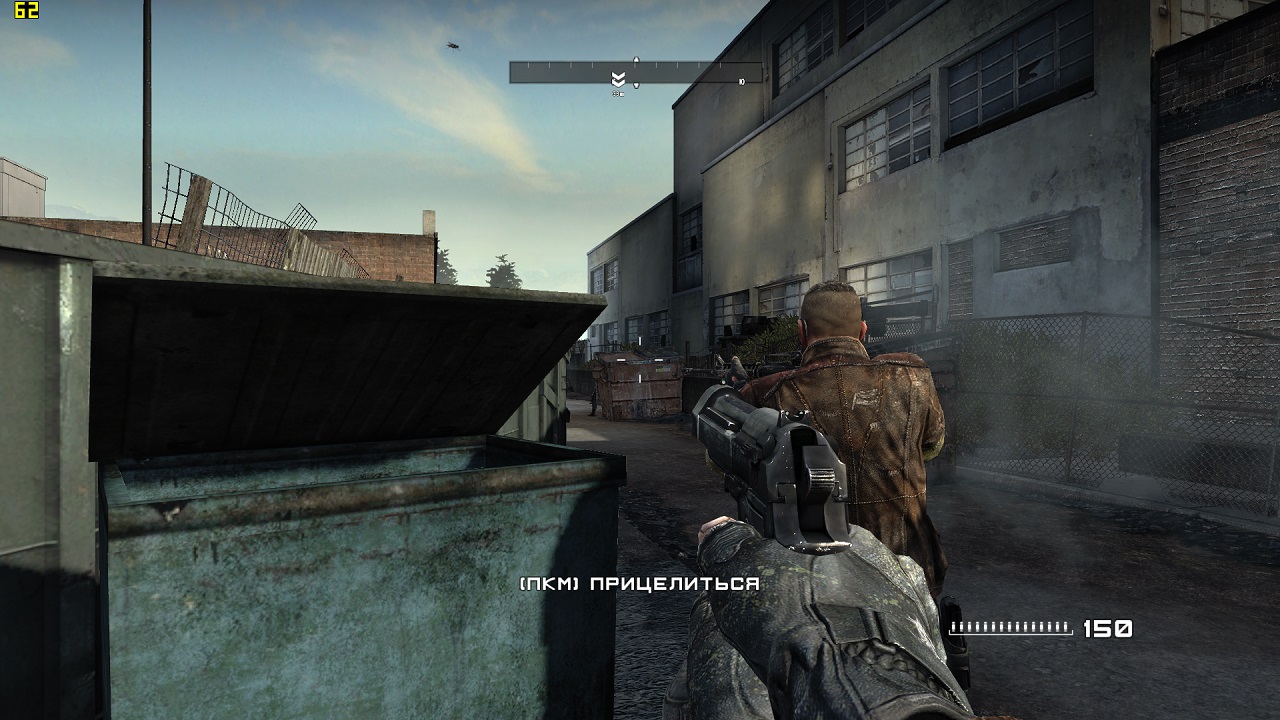Click the objective chevron marker on the compass
The height and width of the screenshot is (720, 1280).
(618, 79)
